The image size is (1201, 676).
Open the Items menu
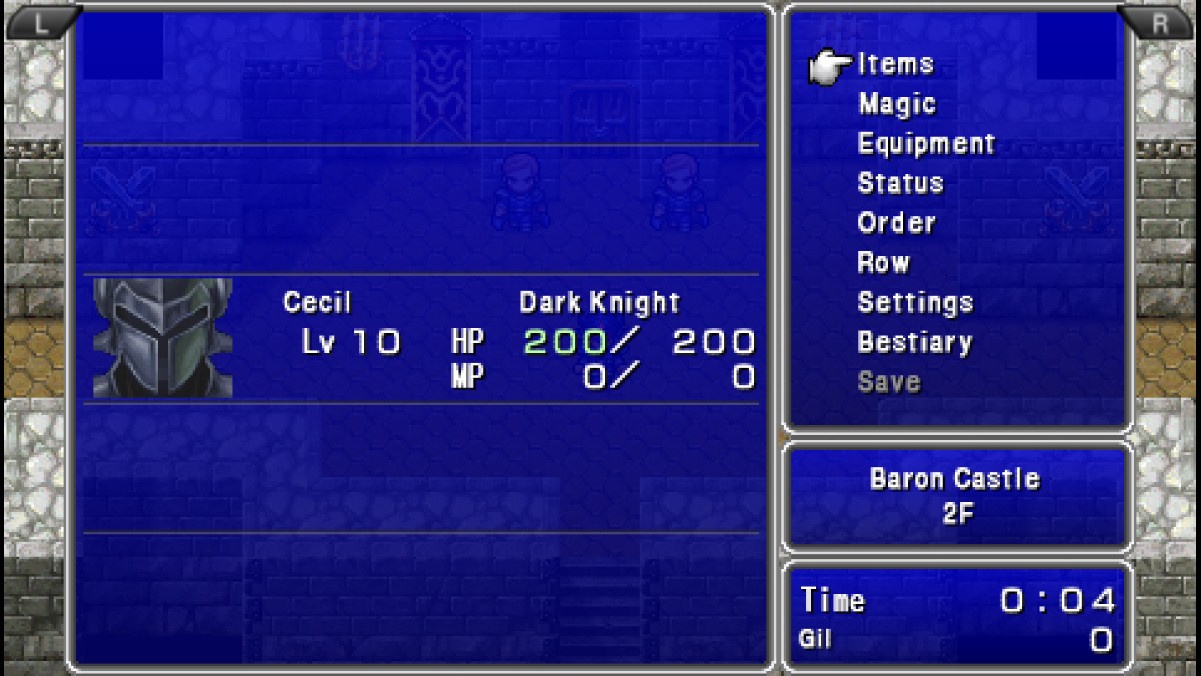[895, 64]
